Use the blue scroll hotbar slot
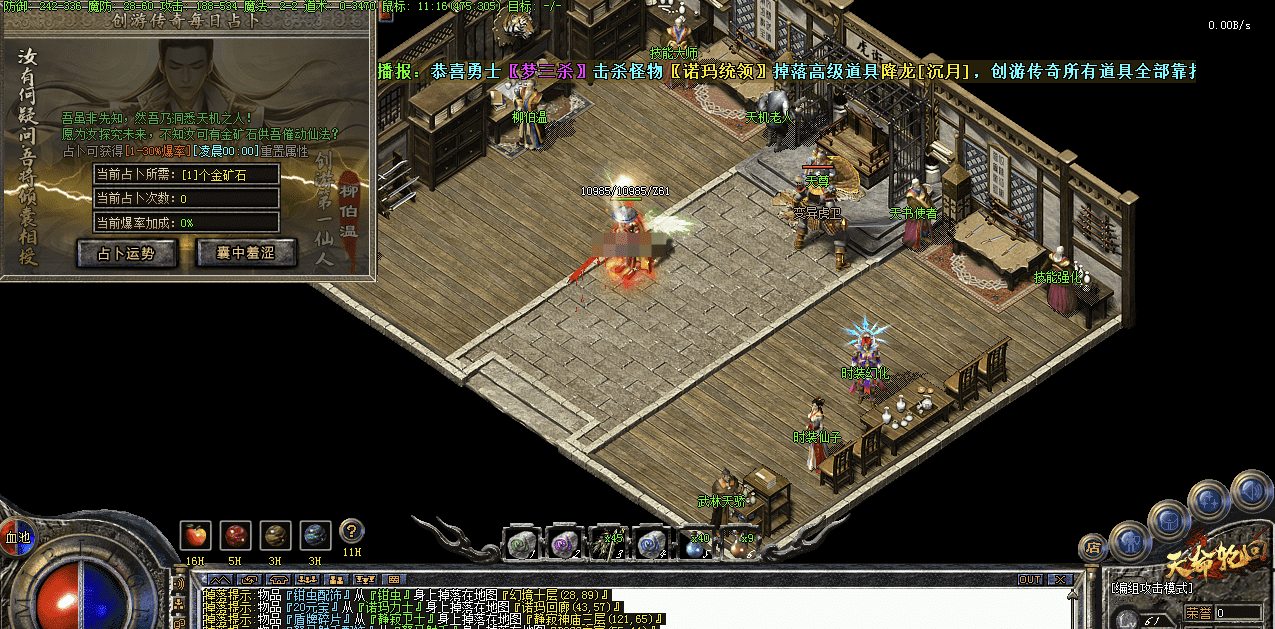The height and width of the screenshot is (629, 1275). 651,544
